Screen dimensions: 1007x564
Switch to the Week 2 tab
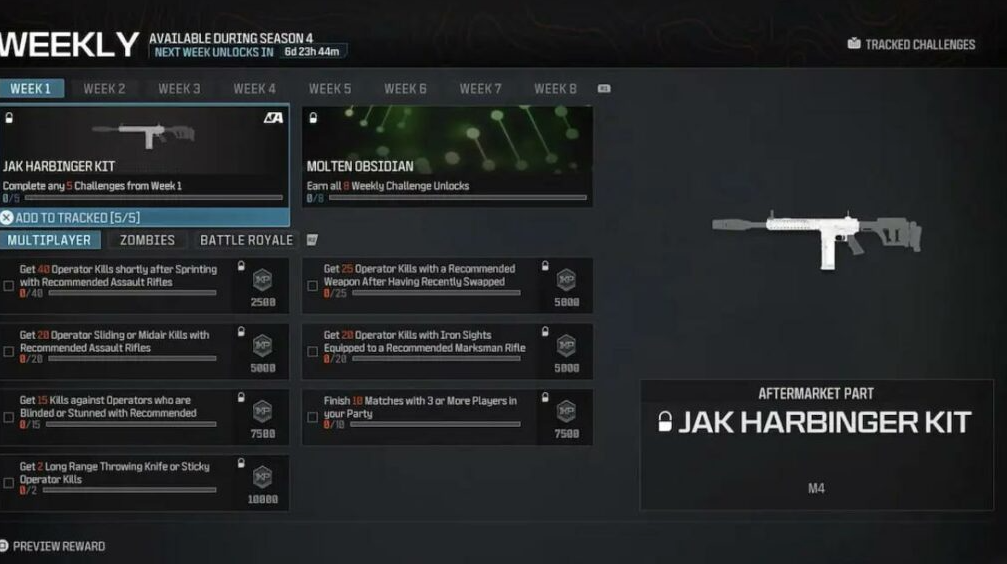click(104, 89)
